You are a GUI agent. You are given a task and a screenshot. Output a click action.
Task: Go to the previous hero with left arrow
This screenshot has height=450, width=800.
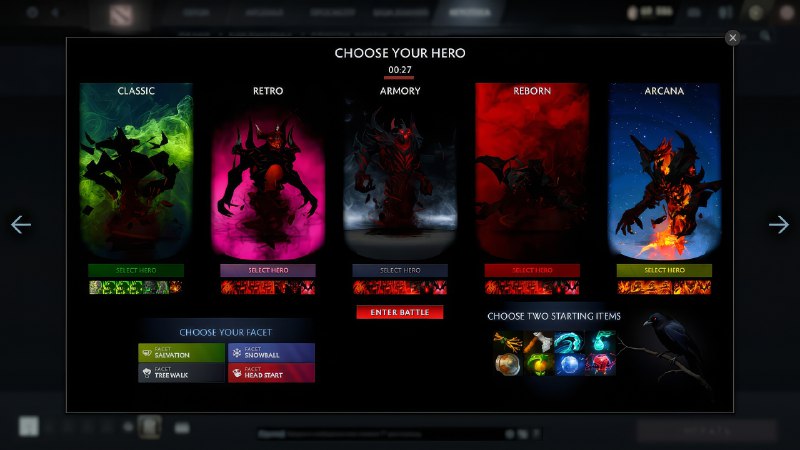pyautogui.click(x=21, y=225)
